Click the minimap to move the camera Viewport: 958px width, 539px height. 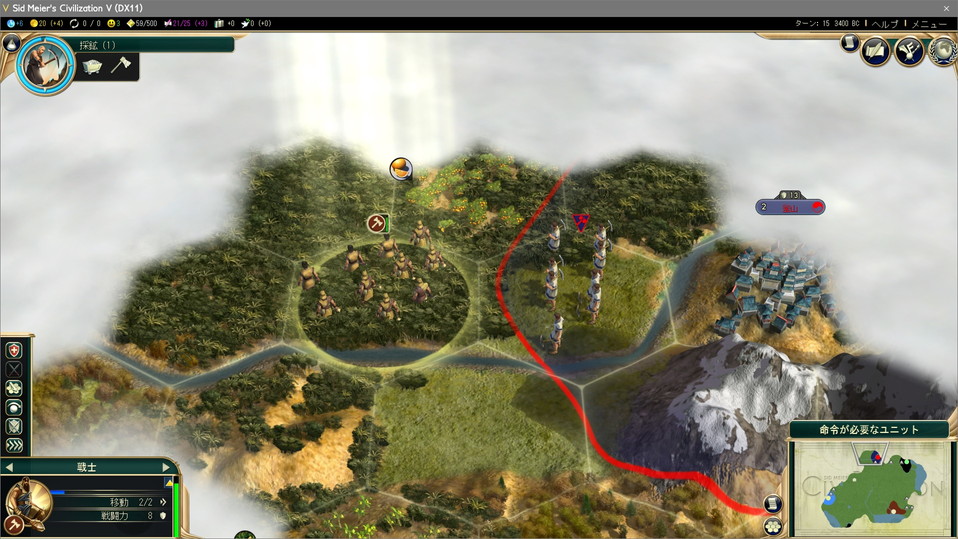point(869,485)
